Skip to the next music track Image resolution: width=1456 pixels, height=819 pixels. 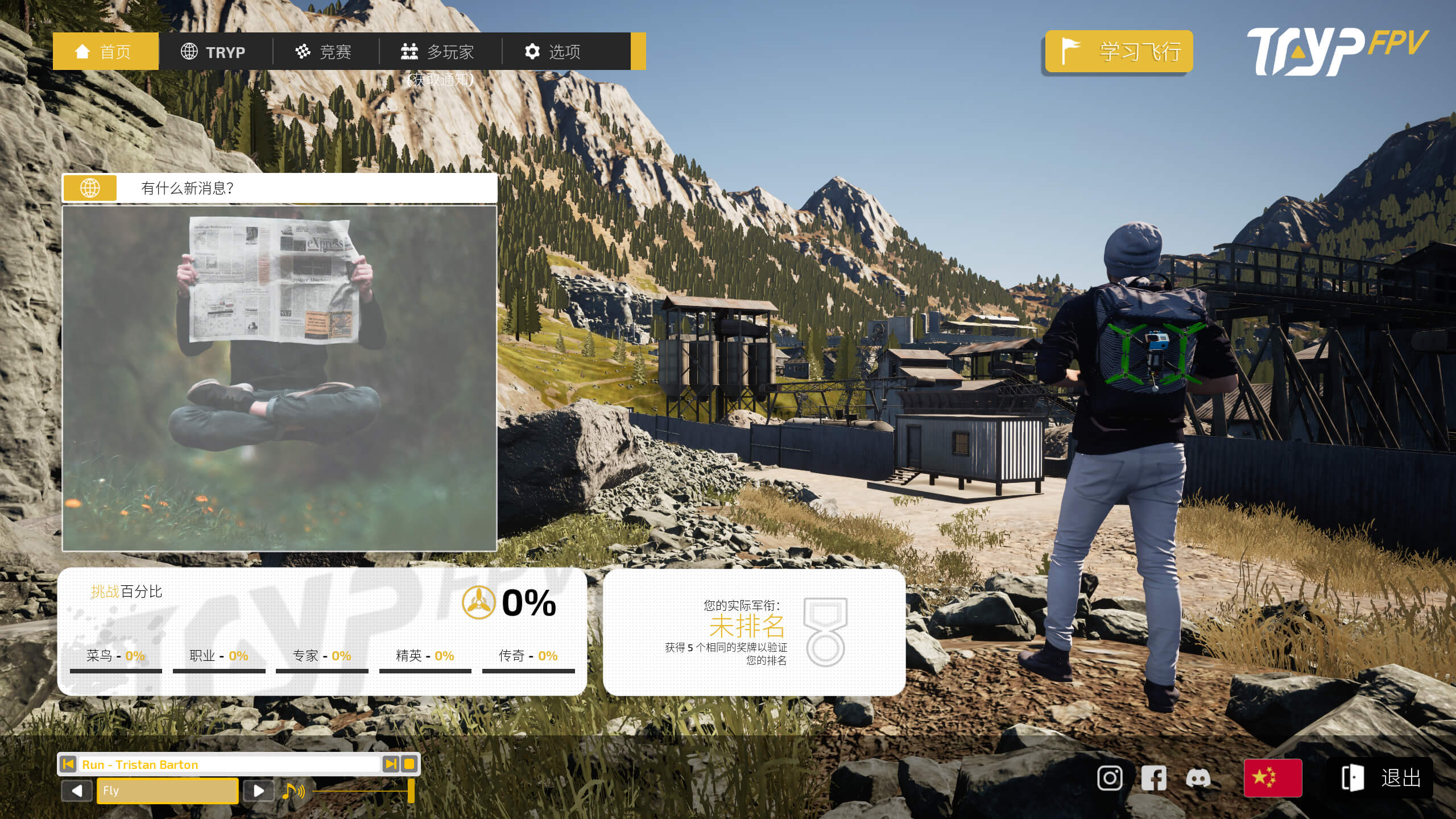391,764
